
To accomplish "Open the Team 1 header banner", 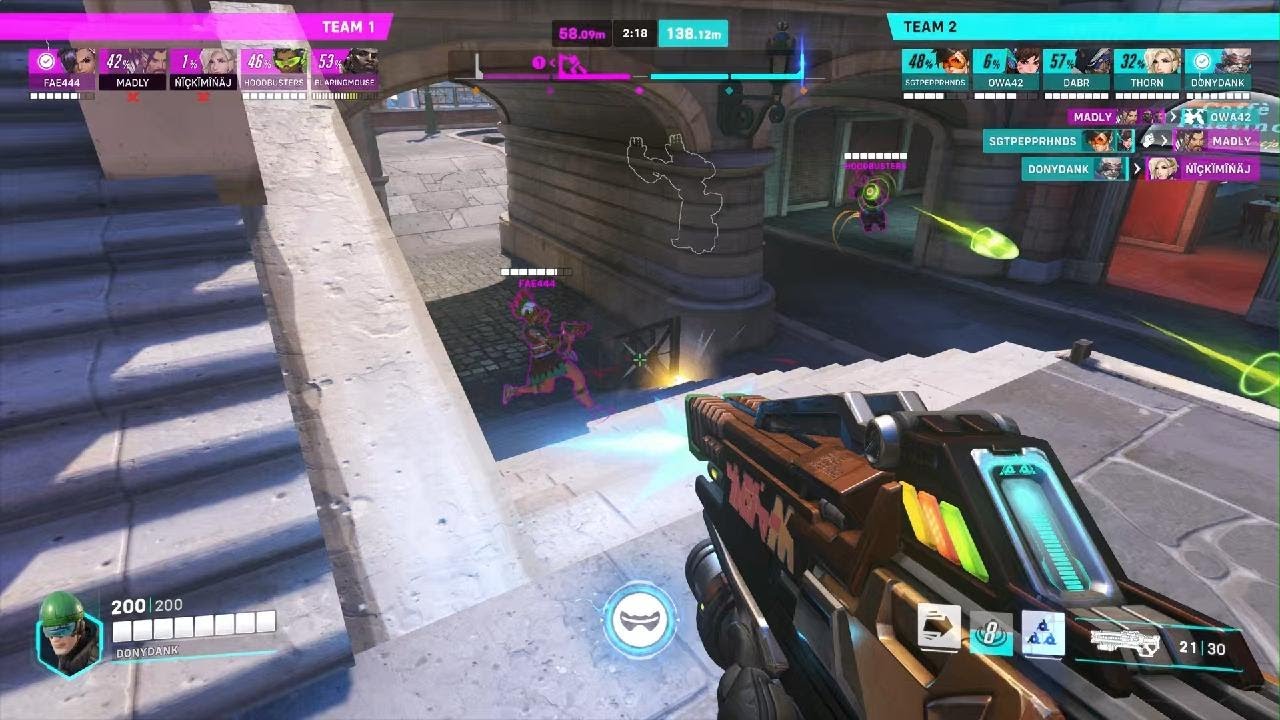I will pos(200,27).
